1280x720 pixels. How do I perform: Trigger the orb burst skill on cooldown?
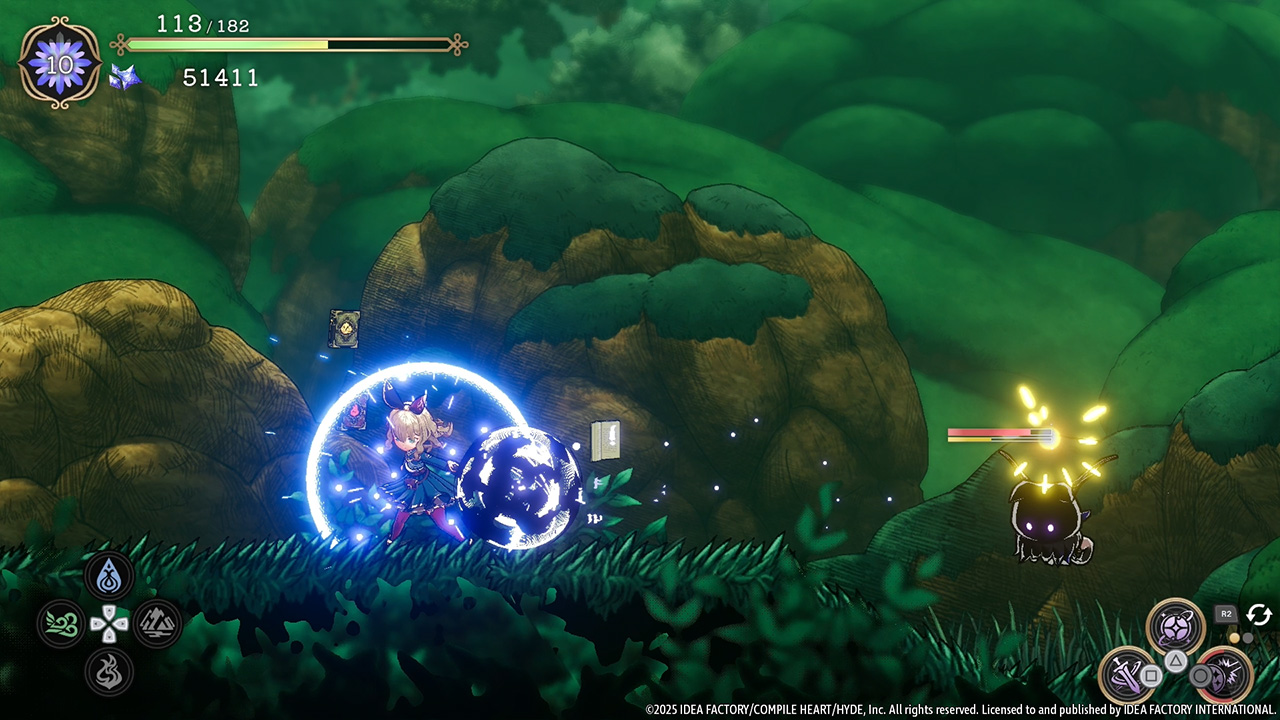[1223, 673]
